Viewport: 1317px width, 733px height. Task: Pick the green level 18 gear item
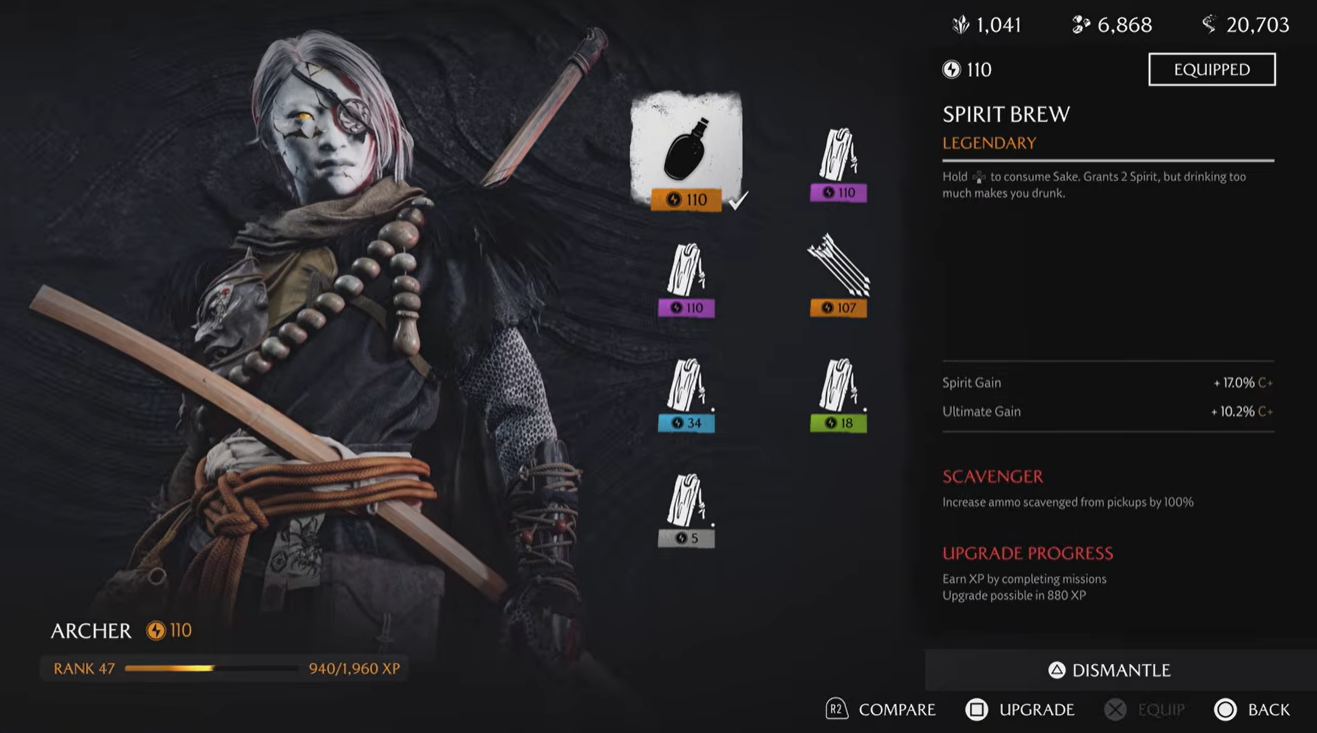(838, 394)
